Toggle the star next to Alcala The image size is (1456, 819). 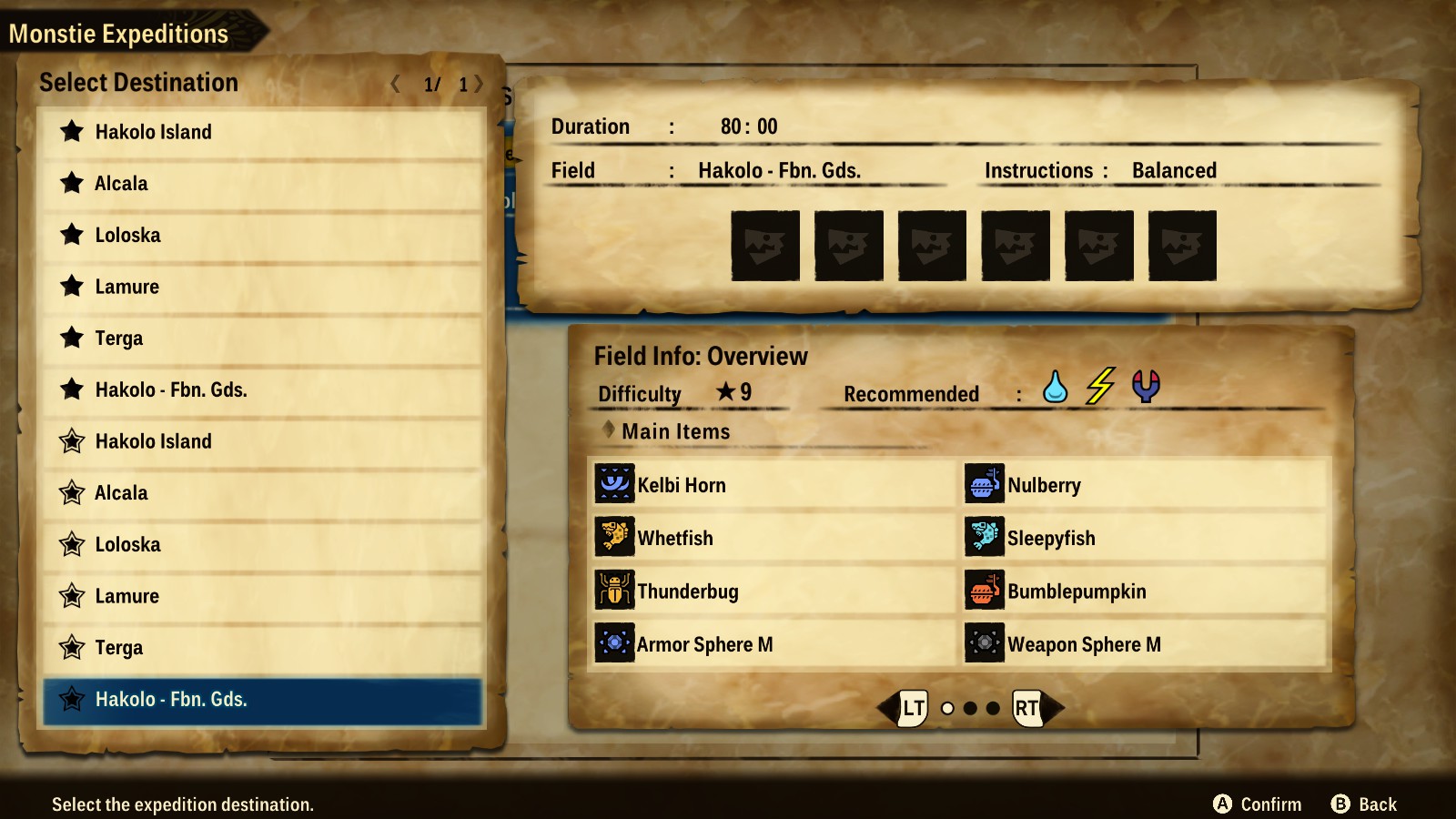[72, 183]
